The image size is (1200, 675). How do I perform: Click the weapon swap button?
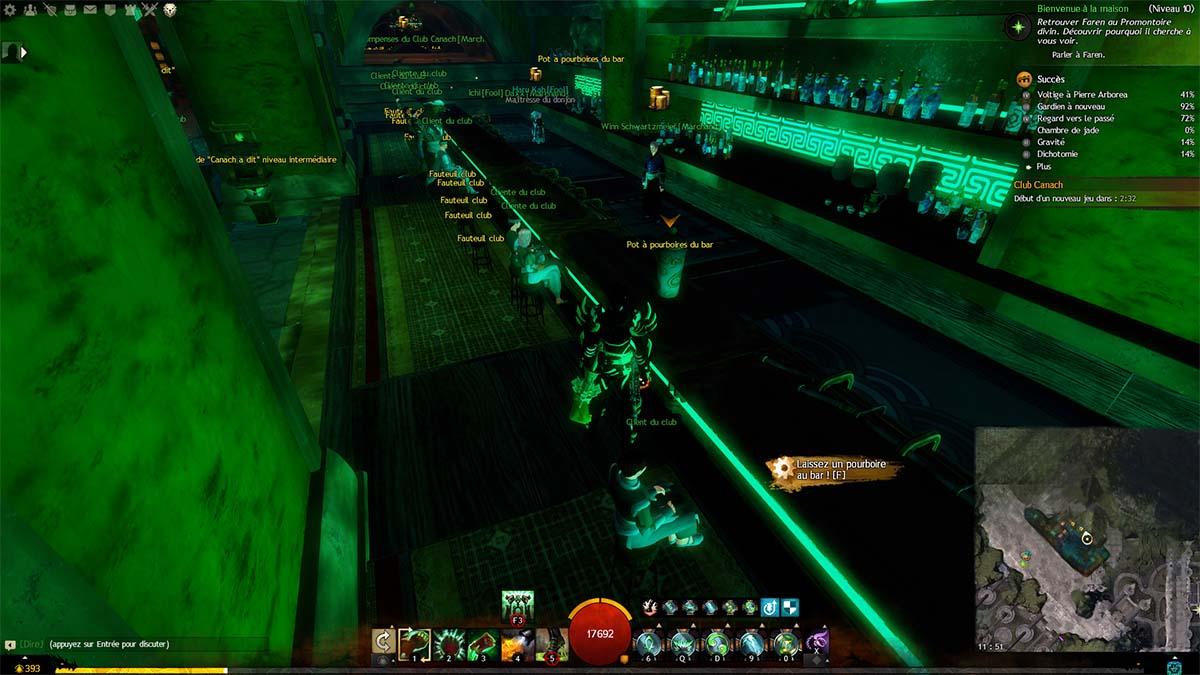[383, 641]
